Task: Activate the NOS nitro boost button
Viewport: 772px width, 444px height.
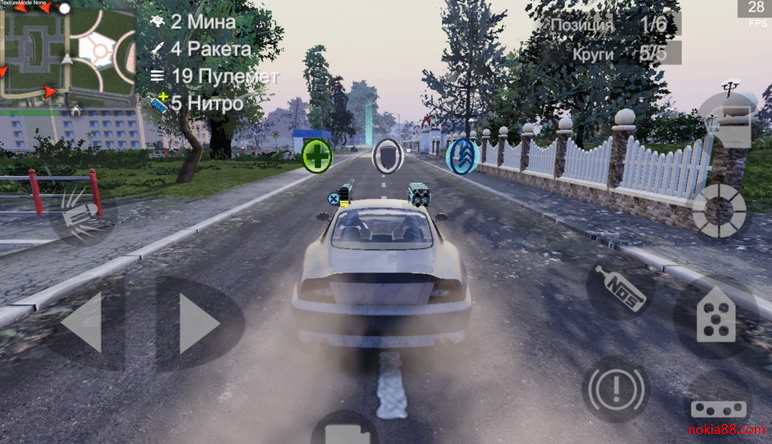Action: (x=618, y=285)
